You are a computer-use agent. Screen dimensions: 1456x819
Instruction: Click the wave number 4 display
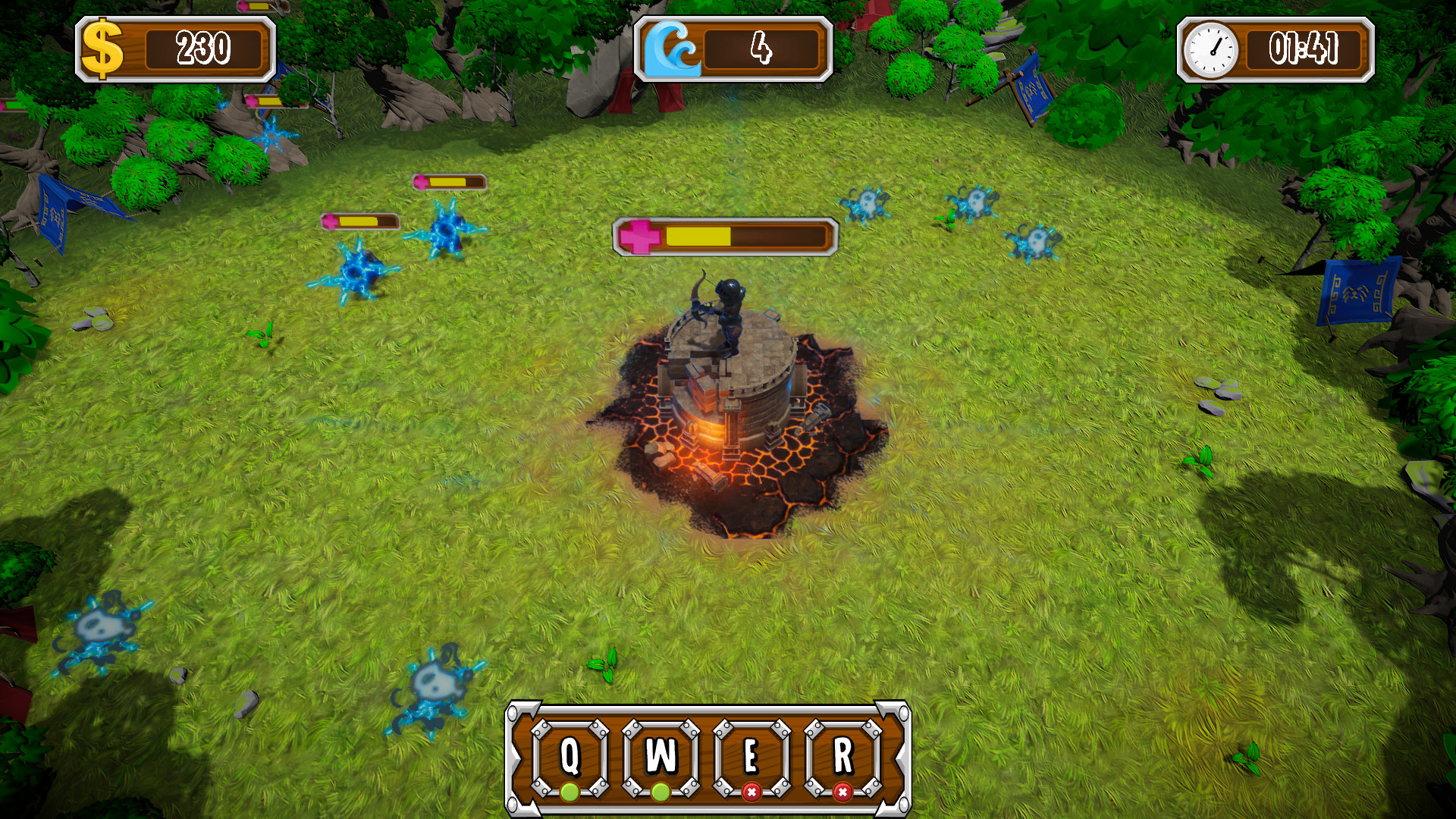(762, 47)
